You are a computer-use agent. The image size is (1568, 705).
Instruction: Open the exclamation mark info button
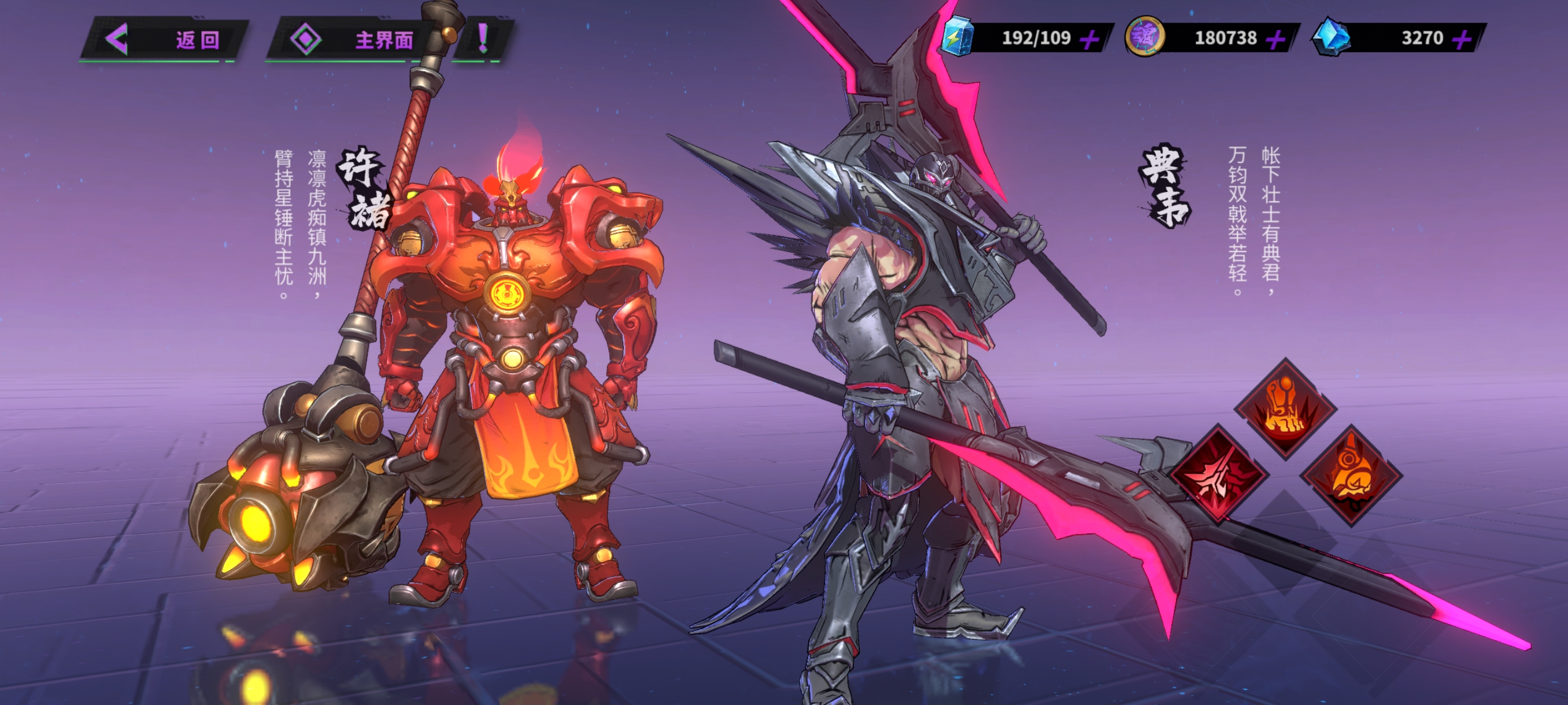click(483, 39)
